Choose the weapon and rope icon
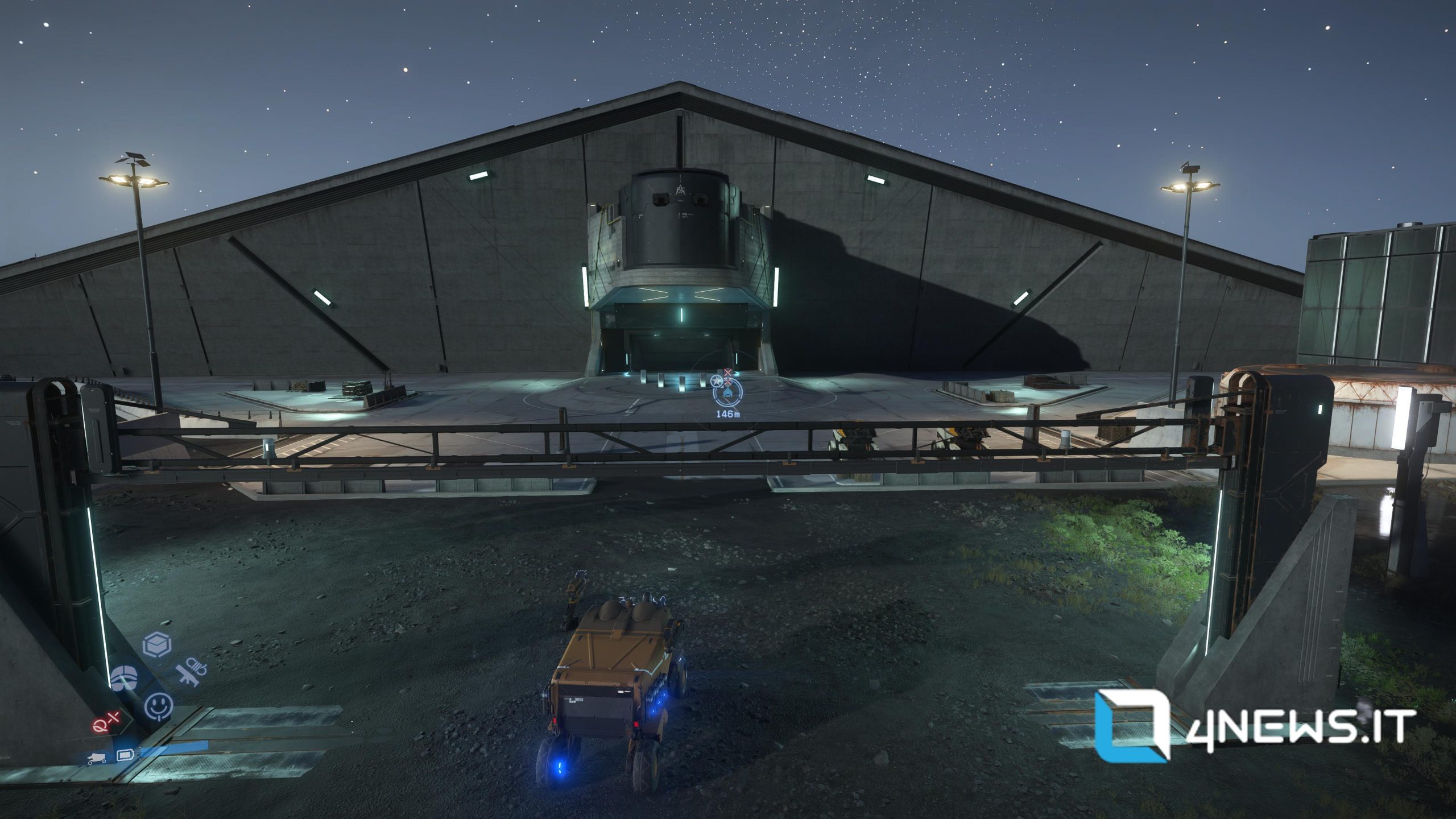Viewport: 1456px width, 819px height. (x=192, y=673)
